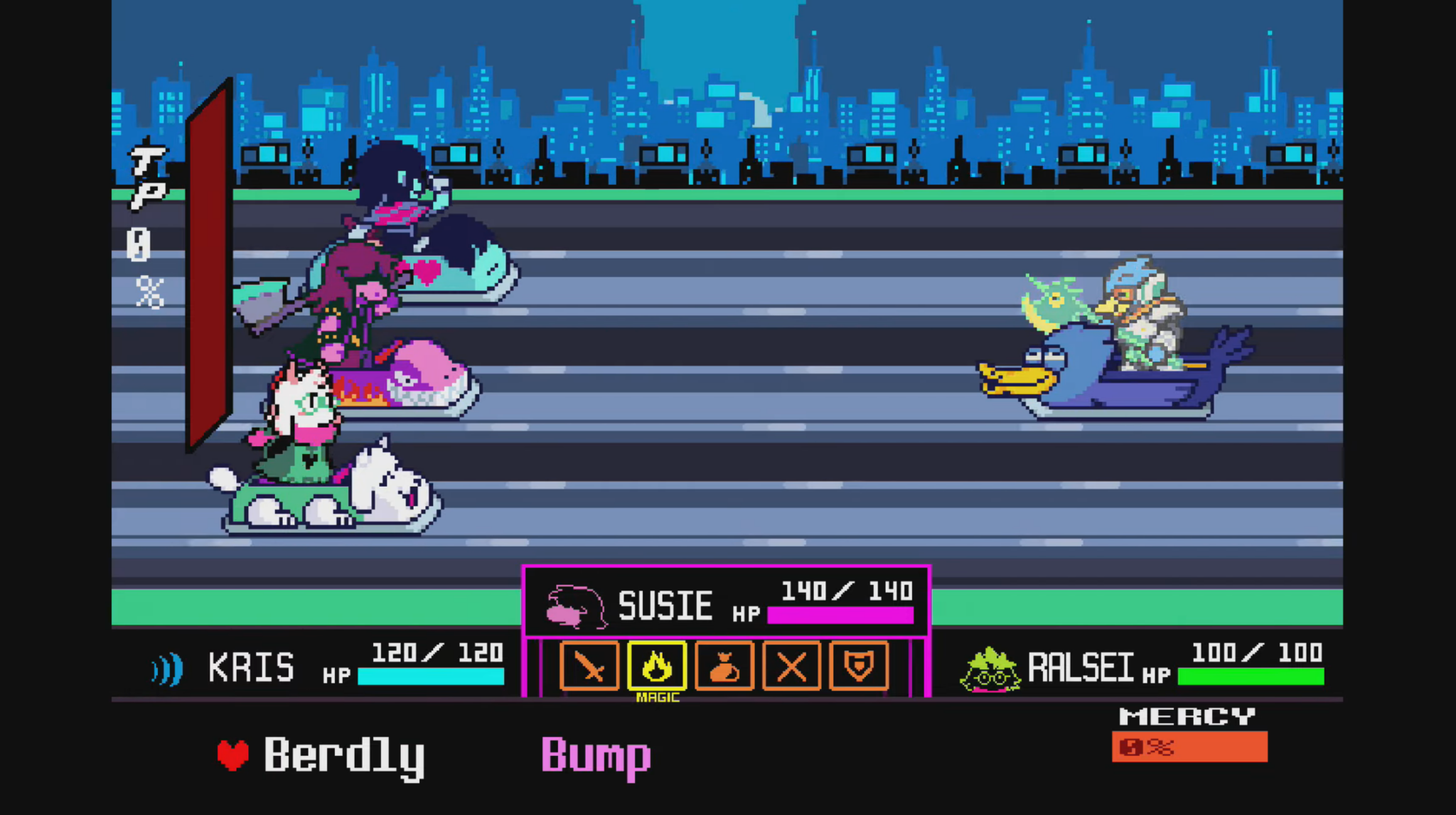
Task: Open the MERCY gauge details
Action: 1189,747
